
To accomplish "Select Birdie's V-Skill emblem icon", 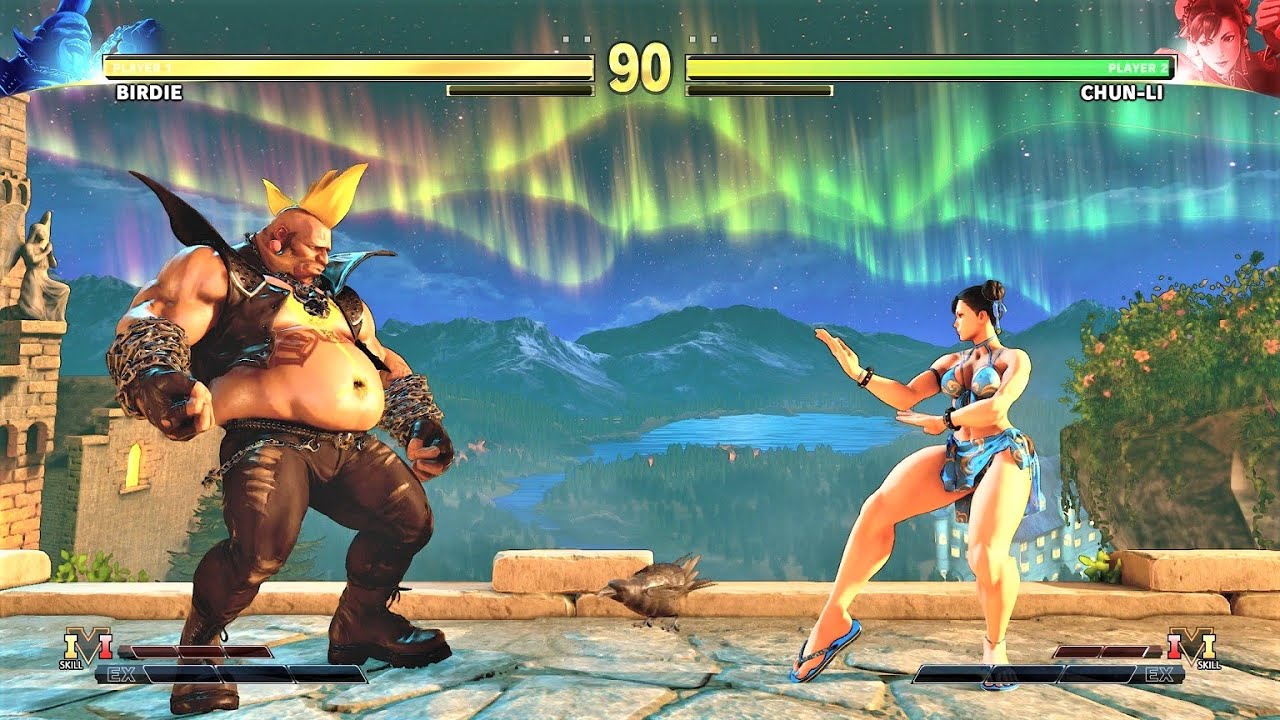I will [x=87, y=646].
